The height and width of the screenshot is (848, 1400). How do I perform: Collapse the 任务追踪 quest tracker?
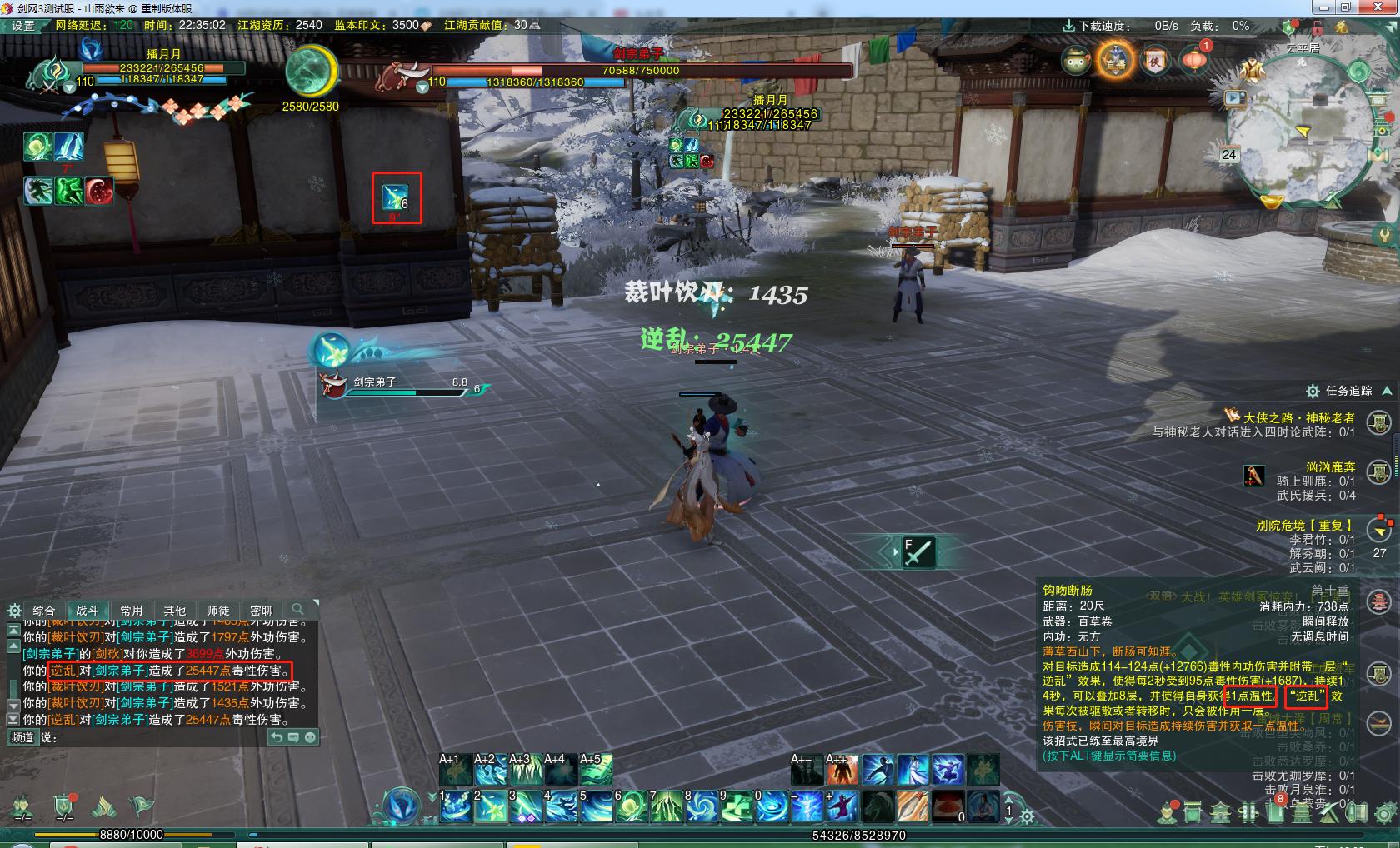1387,391
